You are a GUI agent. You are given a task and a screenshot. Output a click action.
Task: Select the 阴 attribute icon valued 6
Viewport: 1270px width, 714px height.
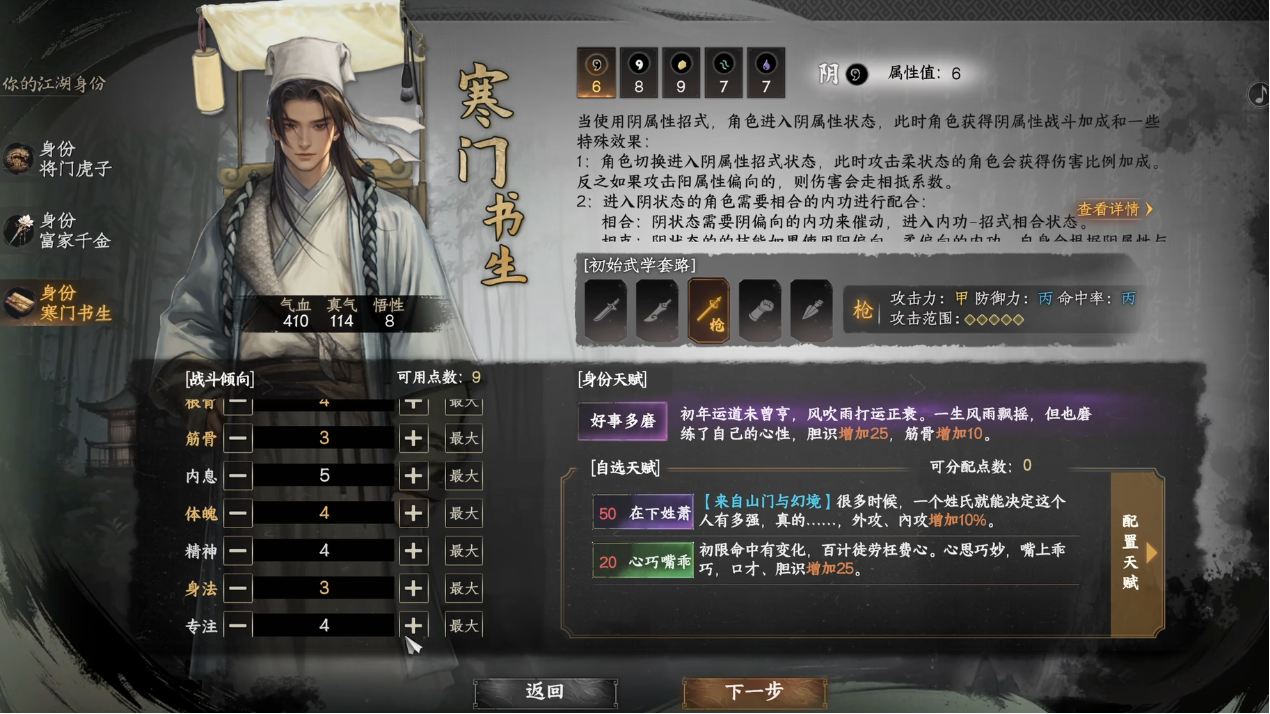pyautogui.click(x=596, y=73)
